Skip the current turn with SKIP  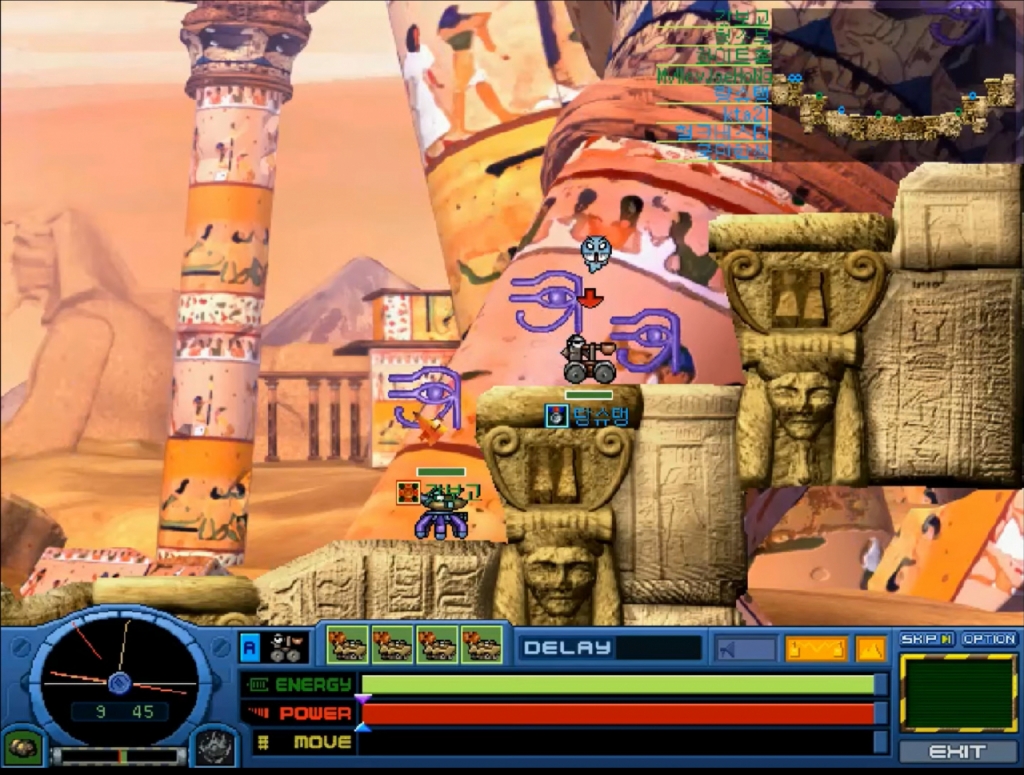pos(927,639)
